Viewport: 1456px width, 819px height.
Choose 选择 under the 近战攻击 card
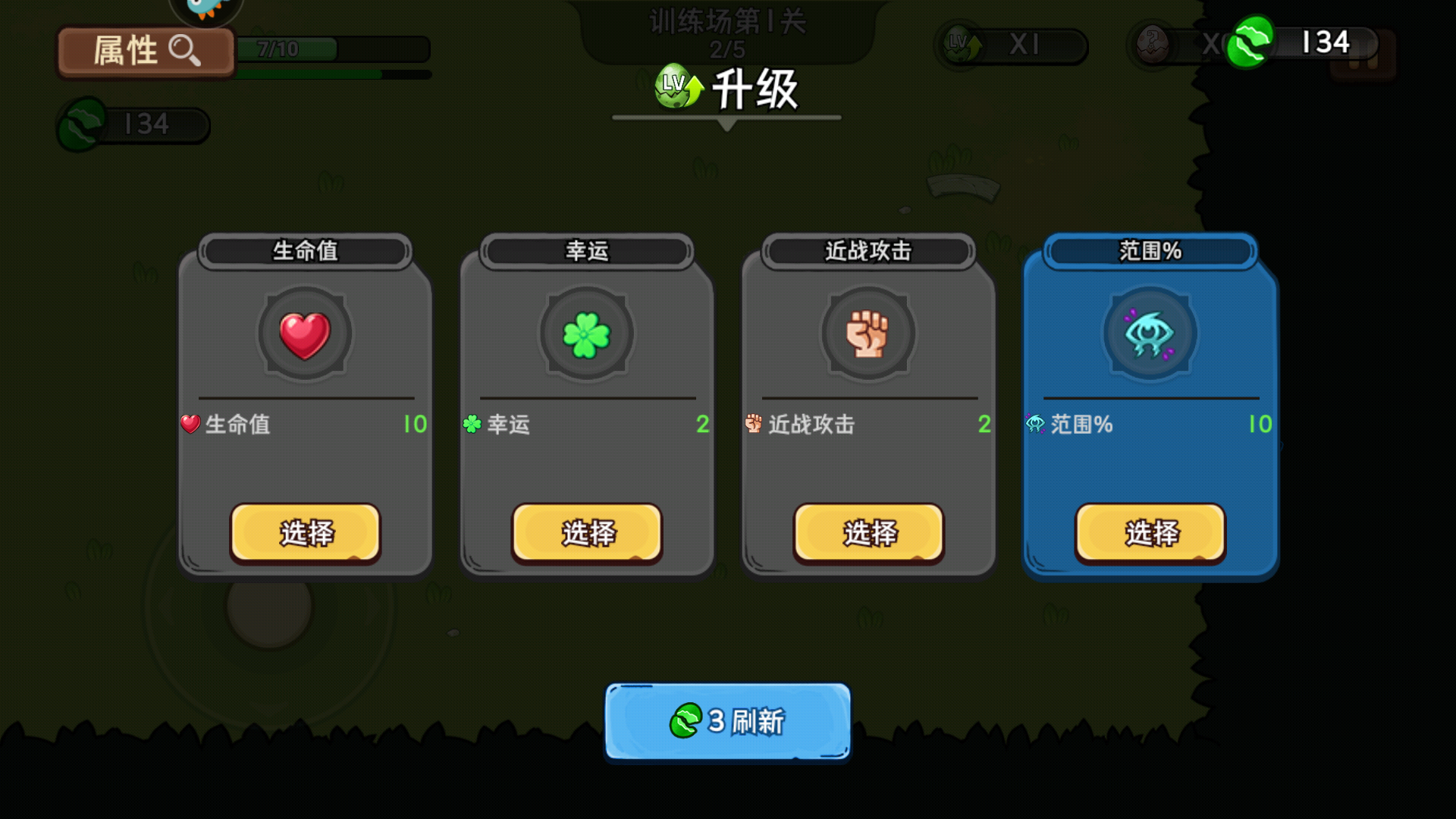click(868, 533)
